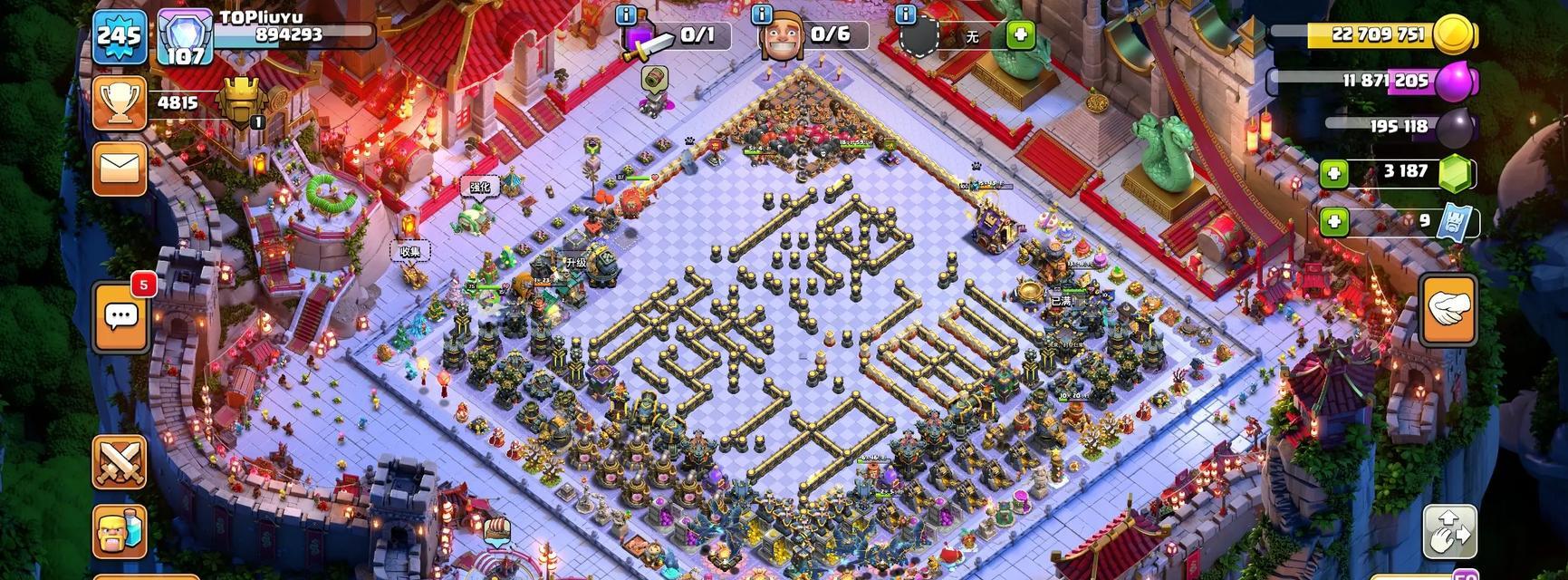Screen dimensions: 1568x580
Task: Open the player profile level 245 badge
Action: coord(119,38)
